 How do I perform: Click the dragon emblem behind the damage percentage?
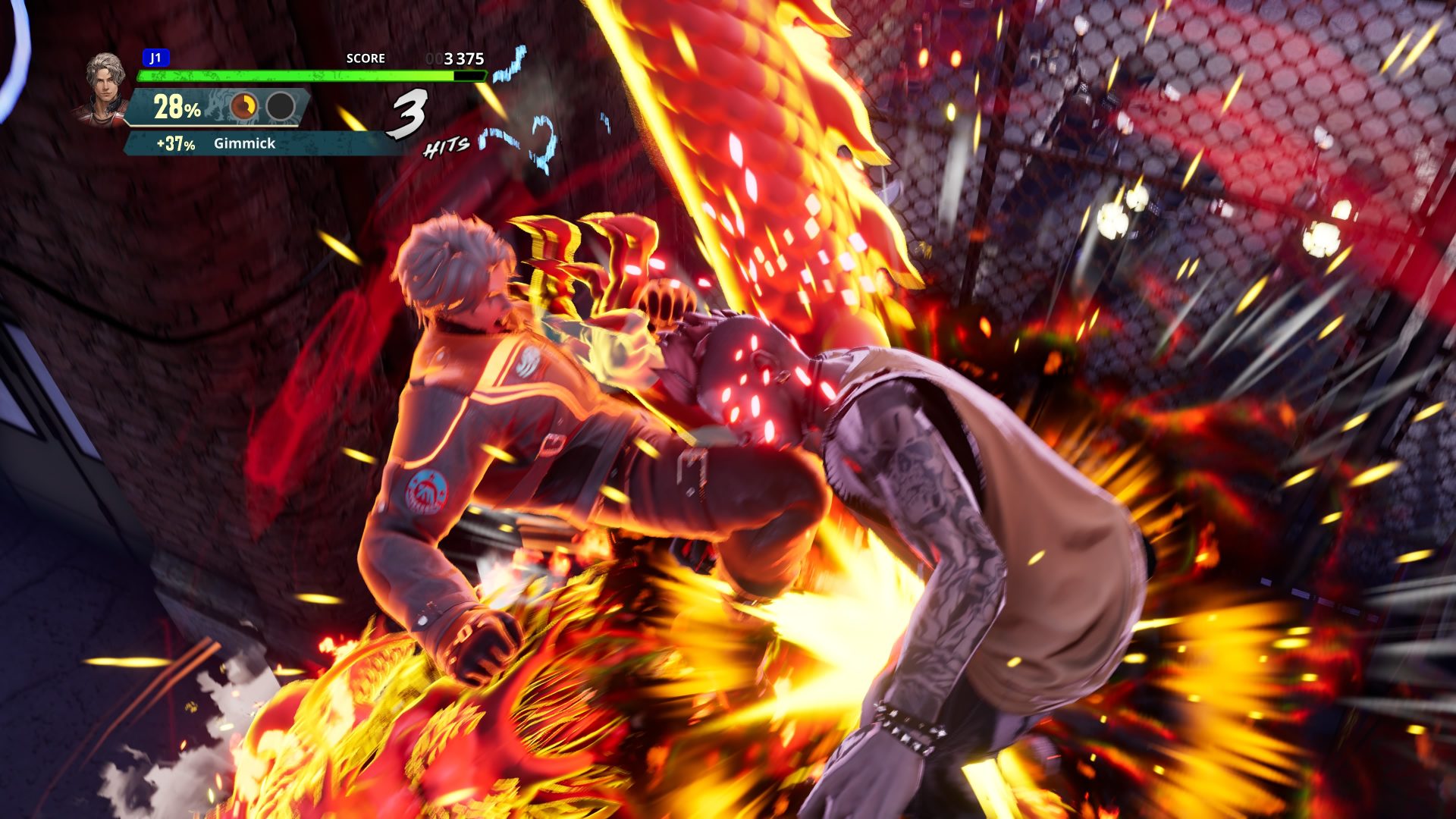[218, 108]
